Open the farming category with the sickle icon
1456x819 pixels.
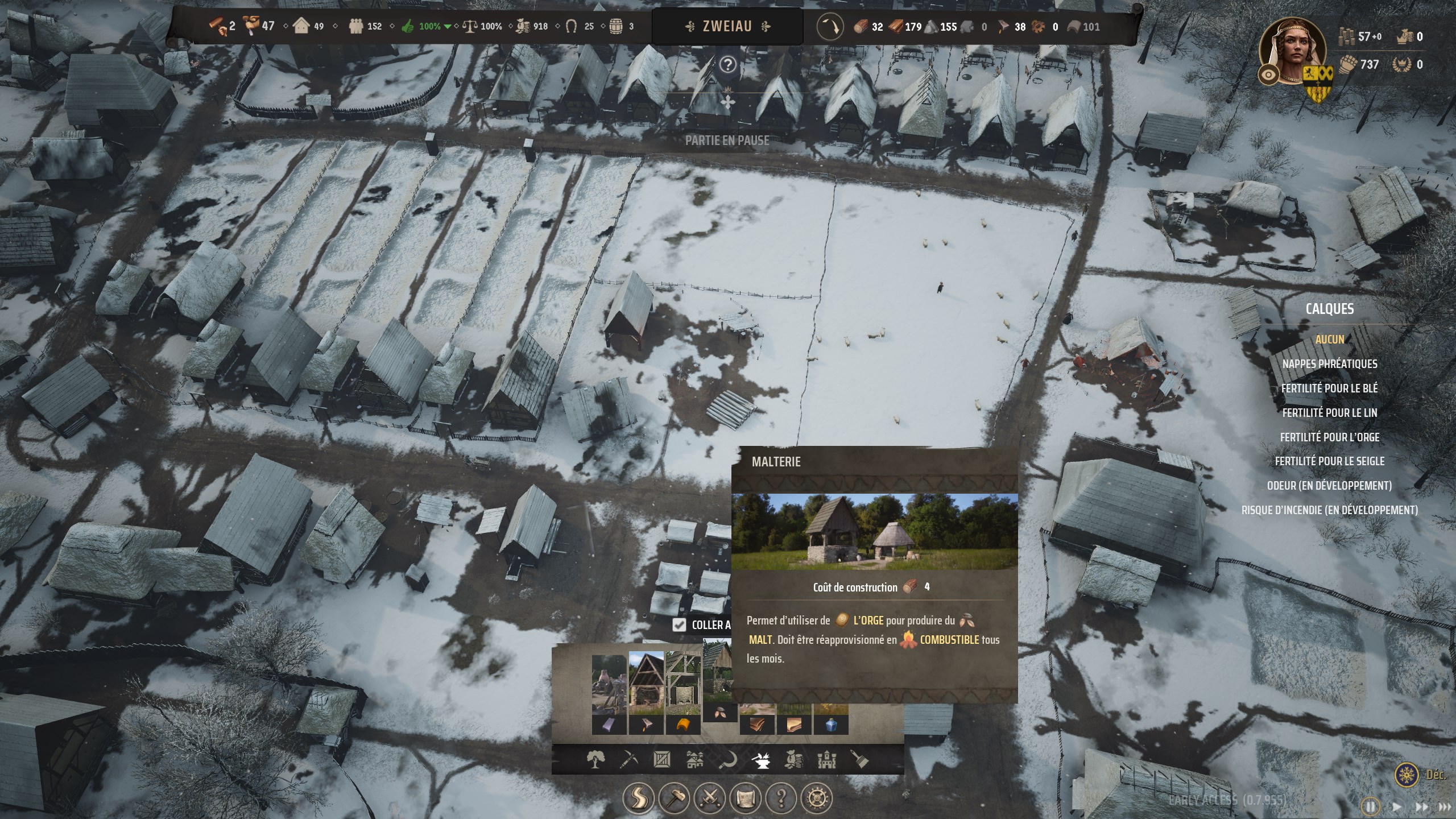tap(728, 759)
